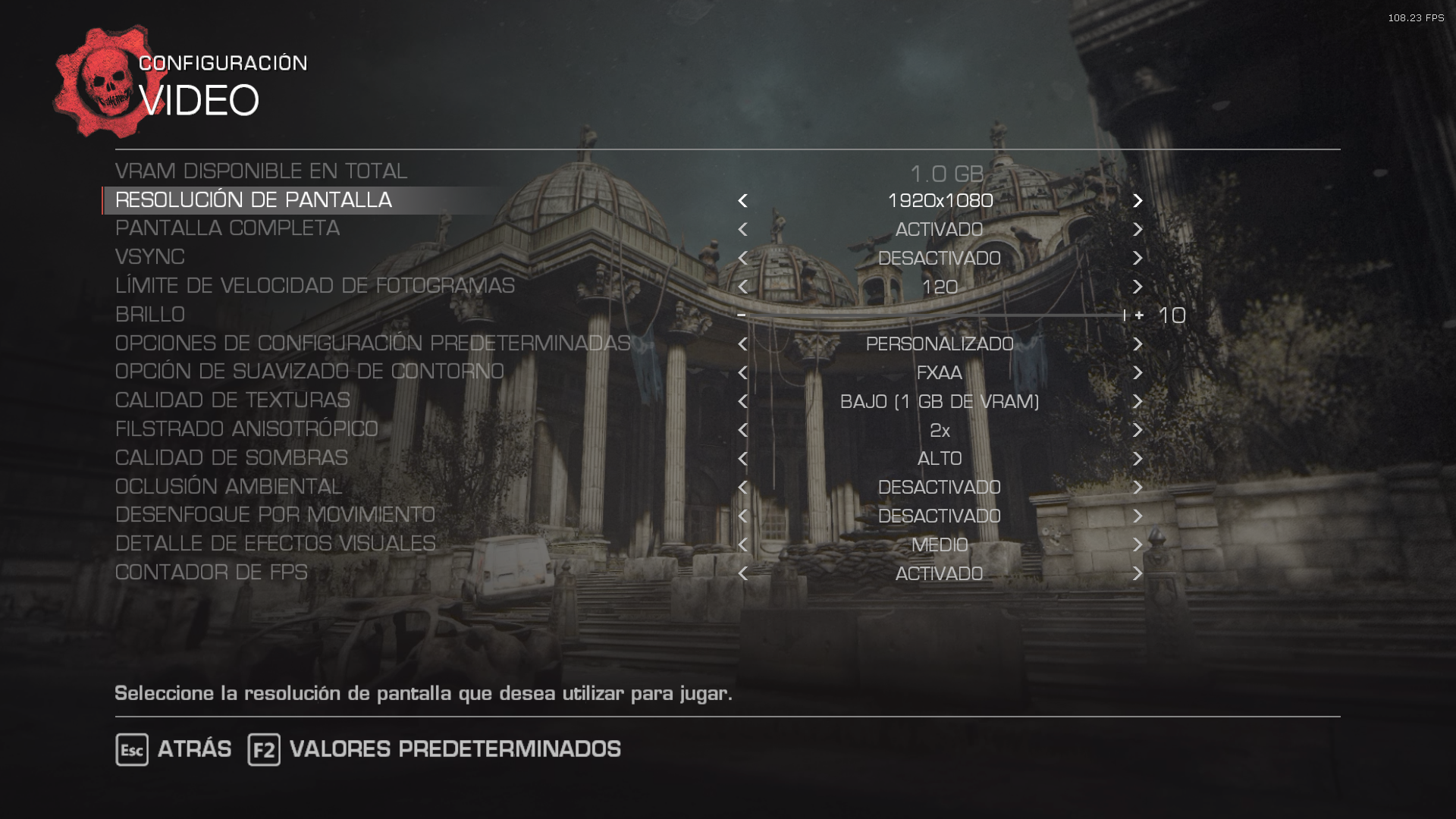This screenshot has height=819, width=1456.
Task: Increase the frame rate limit from 120
Action: click(x=1137, y=287)
